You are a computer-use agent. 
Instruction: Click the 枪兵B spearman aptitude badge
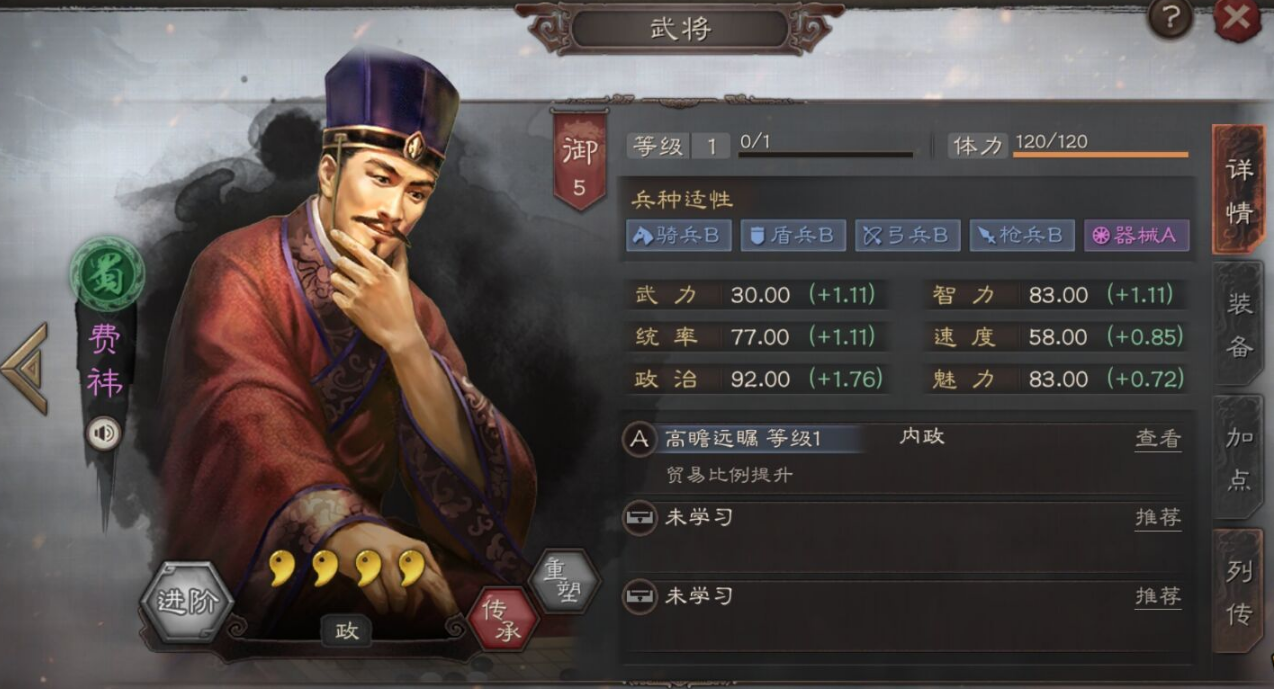1022,236
